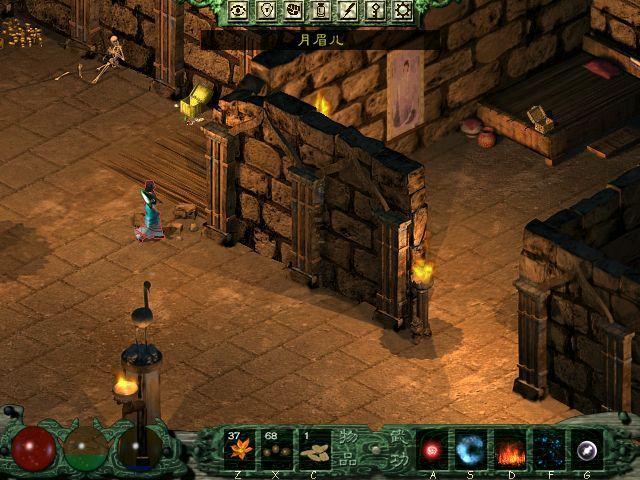Open the shield icon menu
Image resolution: width=640 pixels, height=480 pixels.
point(267,11)
